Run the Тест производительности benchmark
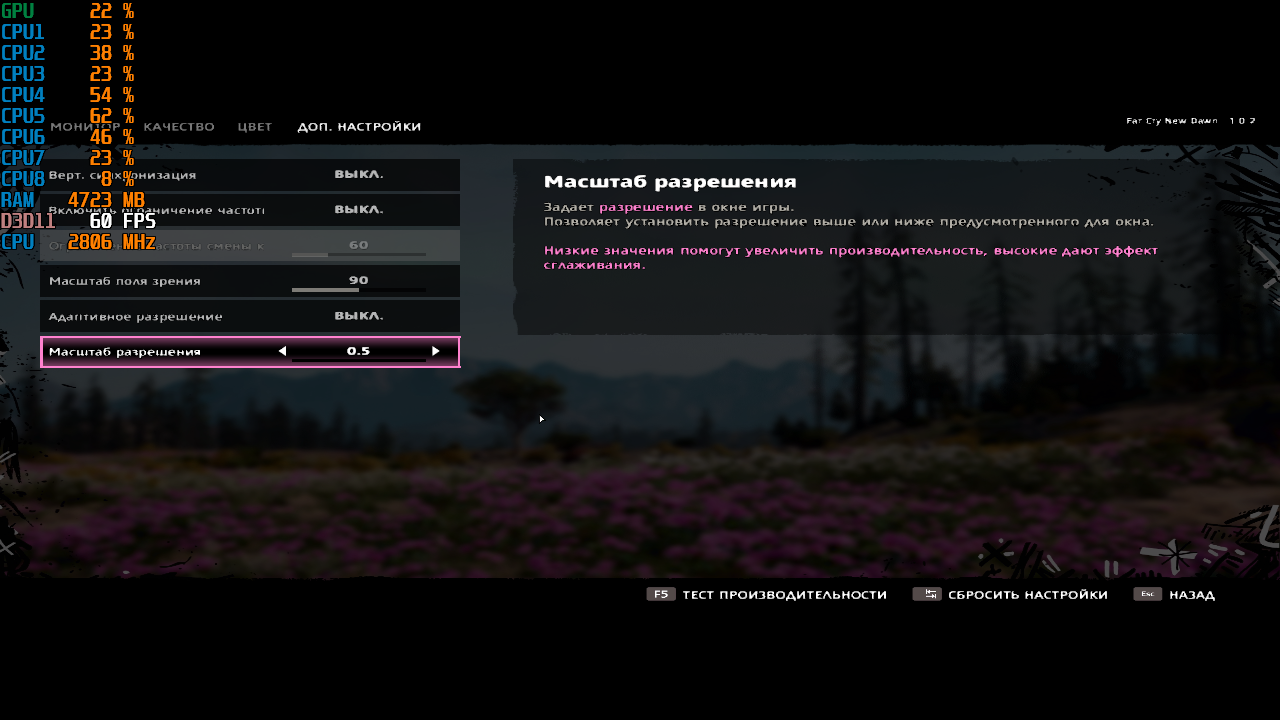The image size is (1280, 720). coord(767,595)
